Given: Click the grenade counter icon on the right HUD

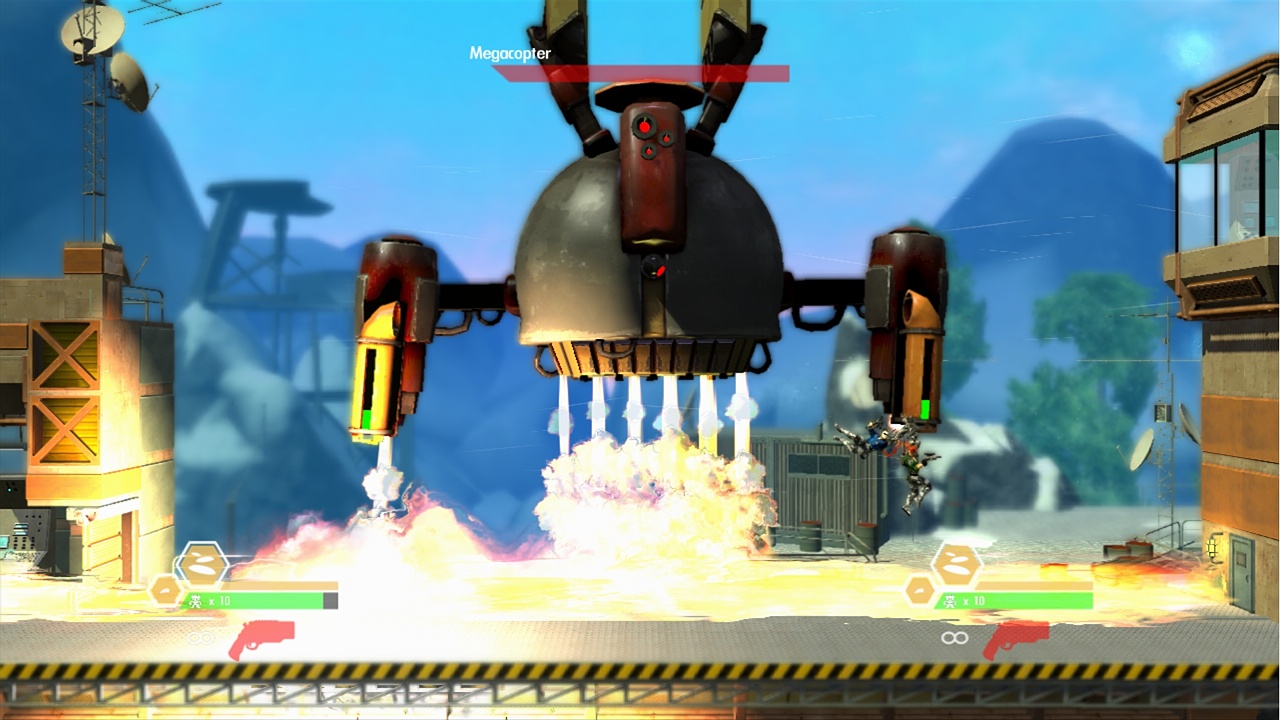Looking at the screenshot, I should point(949,601).
